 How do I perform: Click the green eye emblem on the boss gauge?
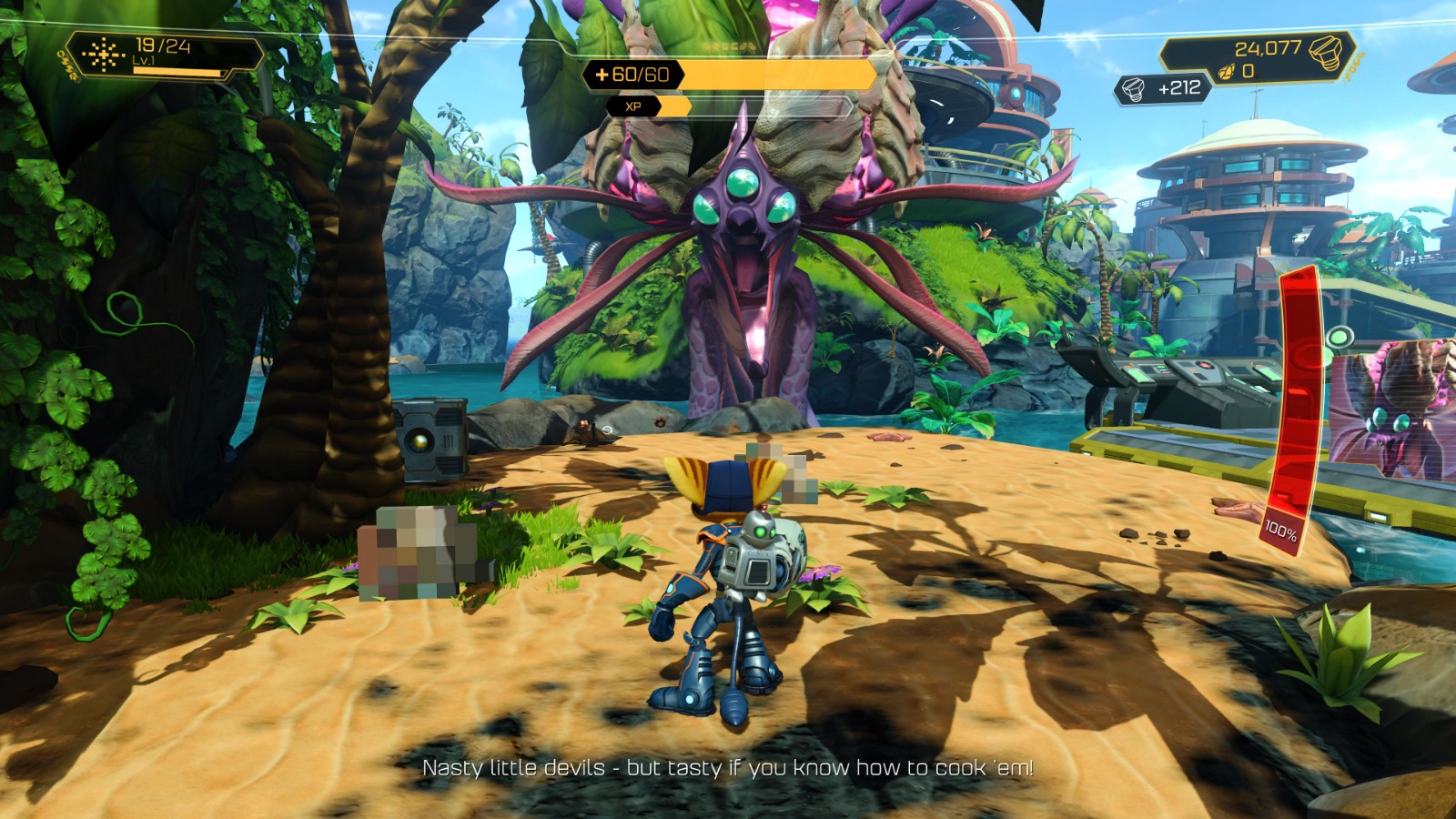tap(1341, 339)
